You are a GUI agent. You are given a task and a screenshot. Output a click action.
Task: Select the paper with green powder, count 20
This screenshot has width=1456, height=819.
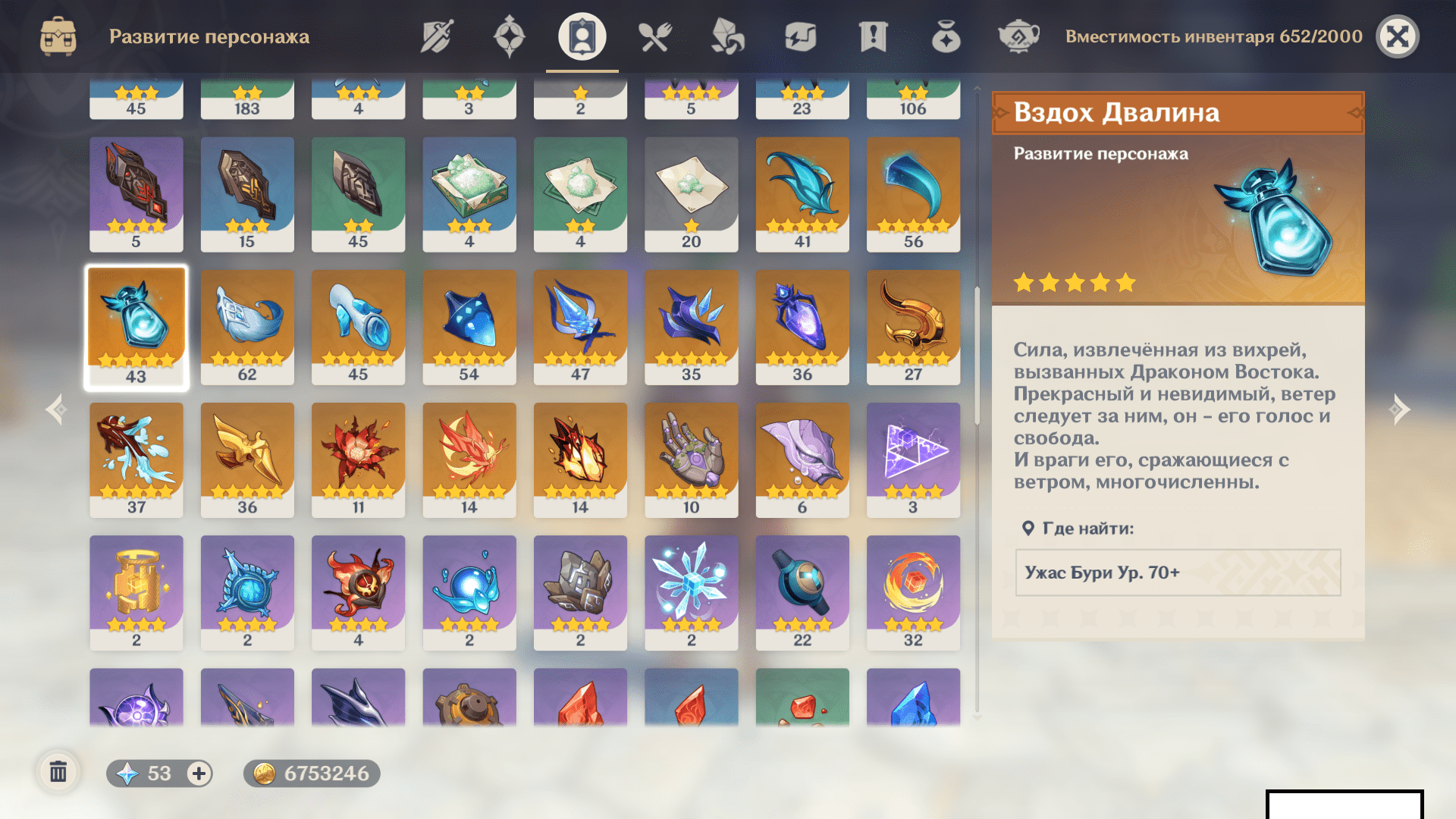click(x=691, y=194)
